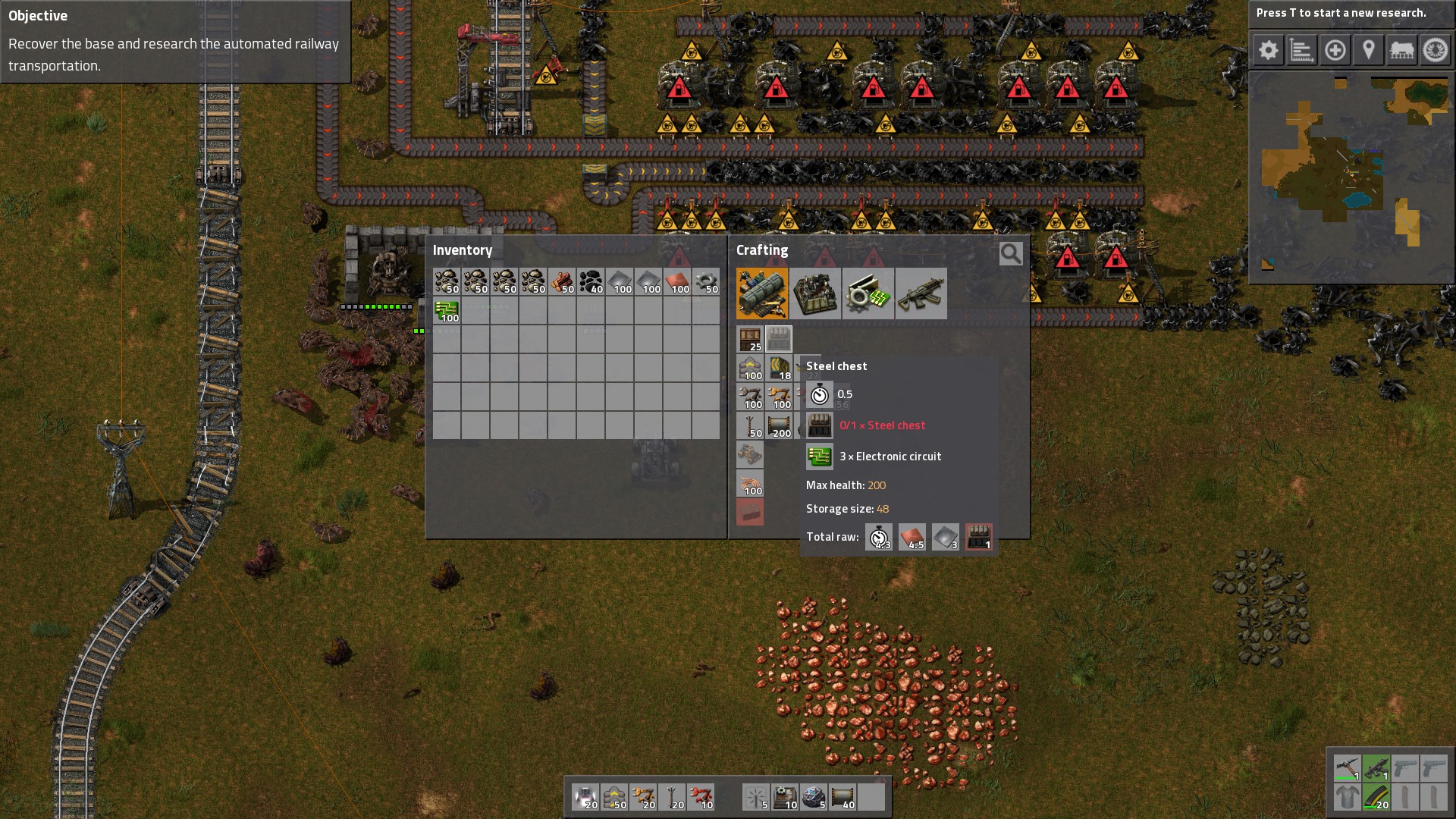Image resolution: width=1456 pixels, height=819 pixels.
Task: Switch to the Production crafting tab
Action: (x=815, y=293)
